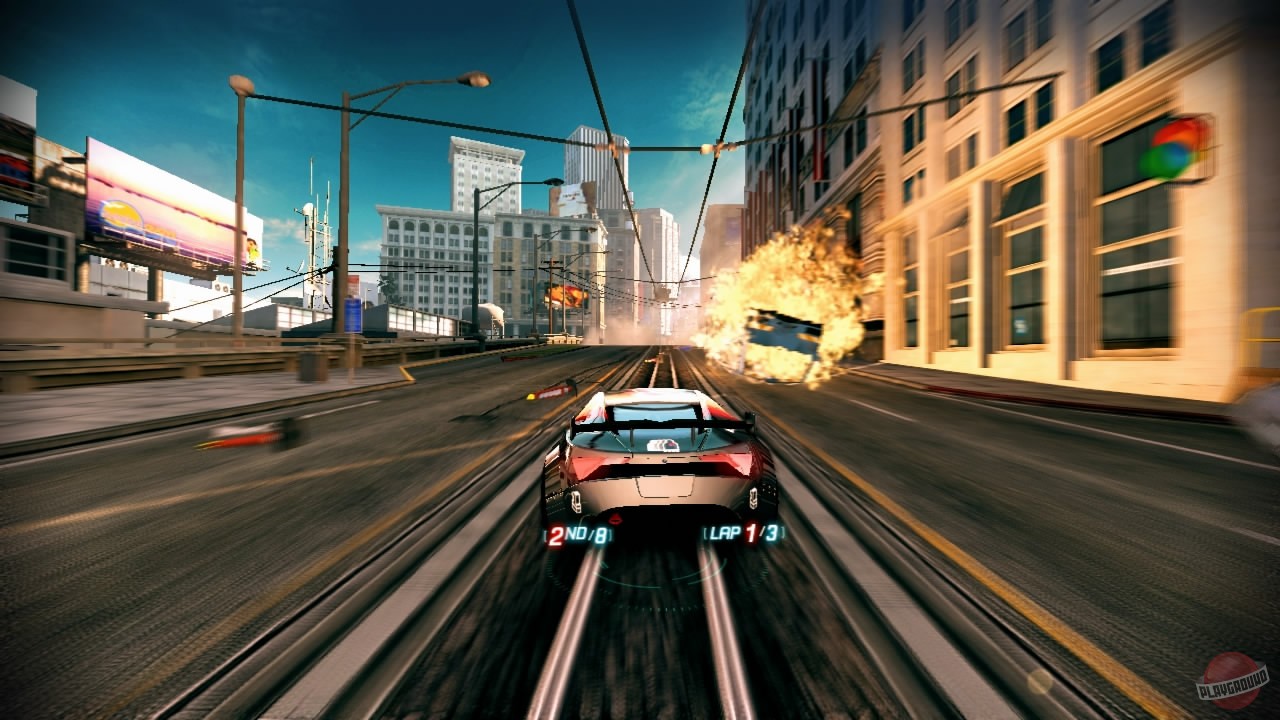
Task: Click the "2ND/8" position display bracket
Action: (580, 533)
